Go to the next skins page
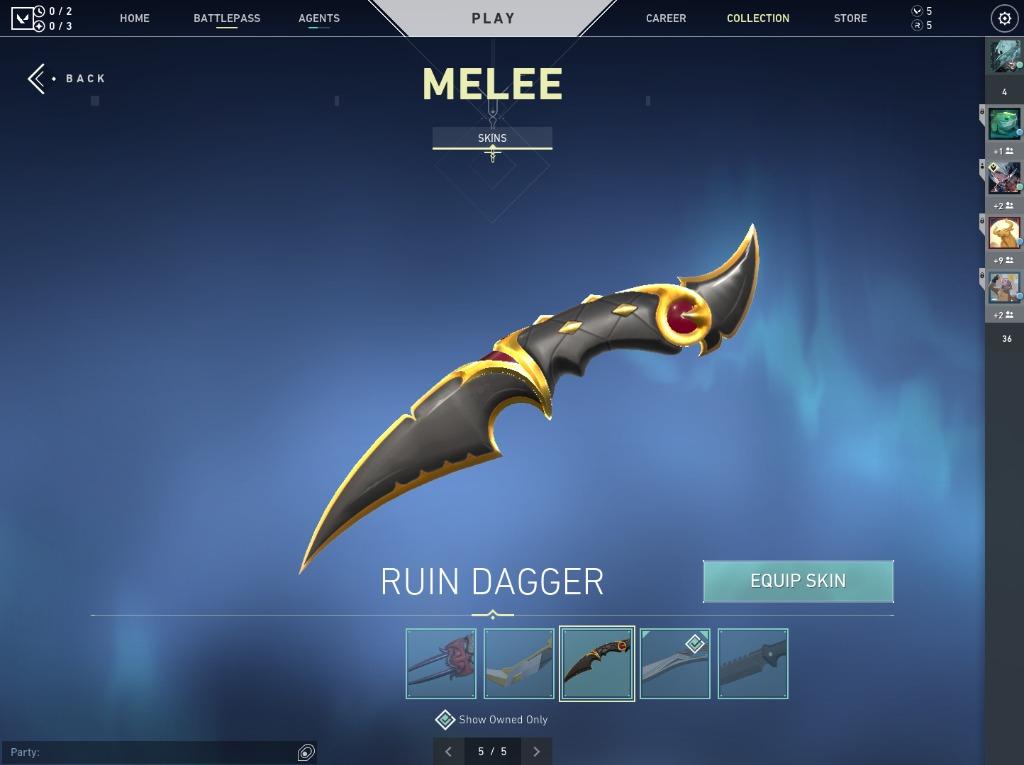 pyautogui.click(x=537, y=751)
